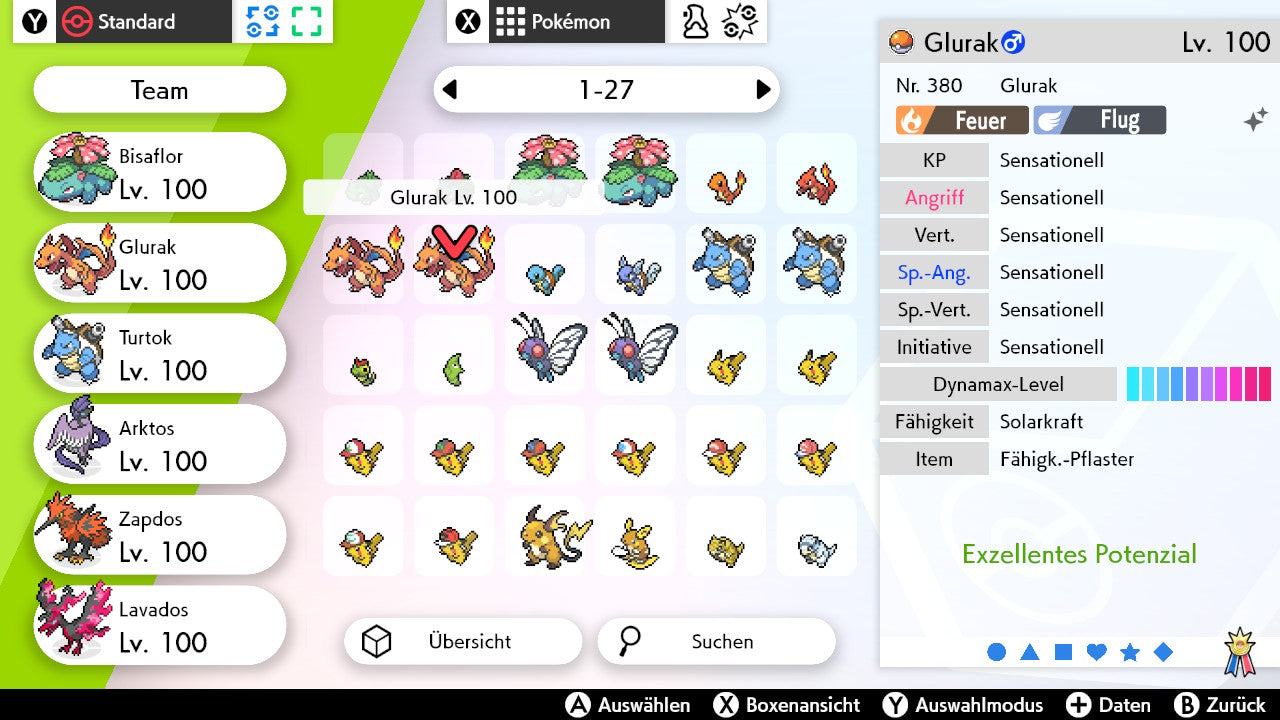The image size is (1280, 720).
Task: Toggle the blue circle marking for Glurak
Action: pos(997,652)
